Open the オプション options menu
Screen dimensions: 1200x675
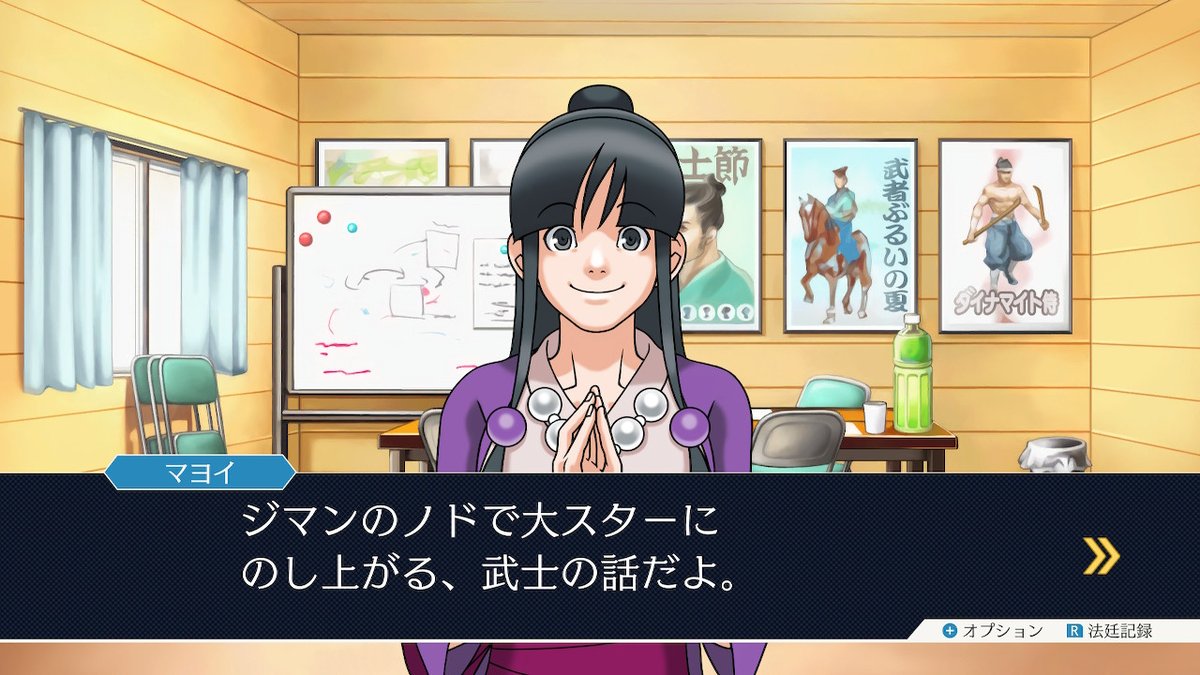pos(993,631)
